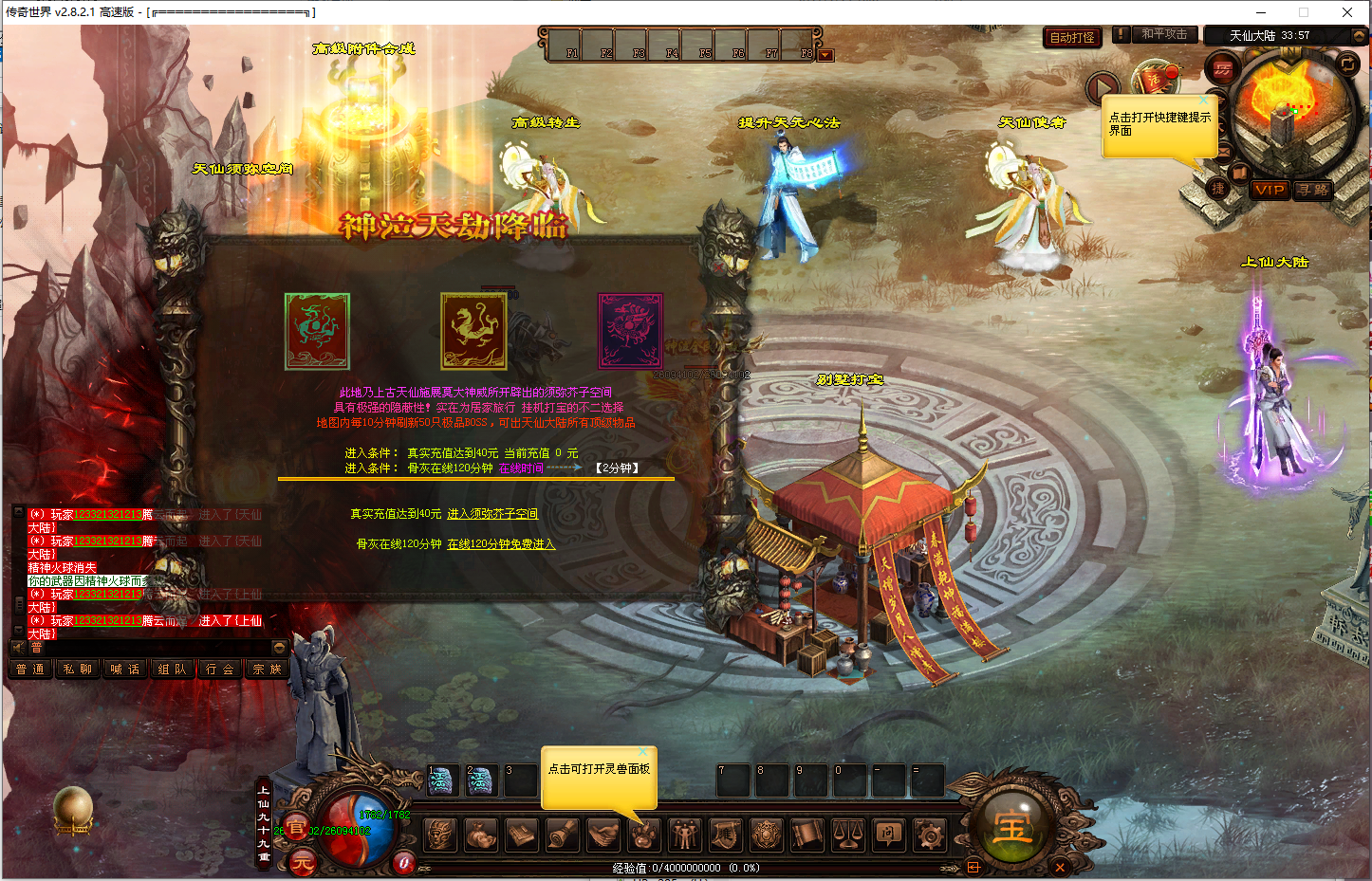Image resolution: width=1372 pixels, height=881 pixels.
Task: Open the mail envelope icon
Action: [1224, 152]
